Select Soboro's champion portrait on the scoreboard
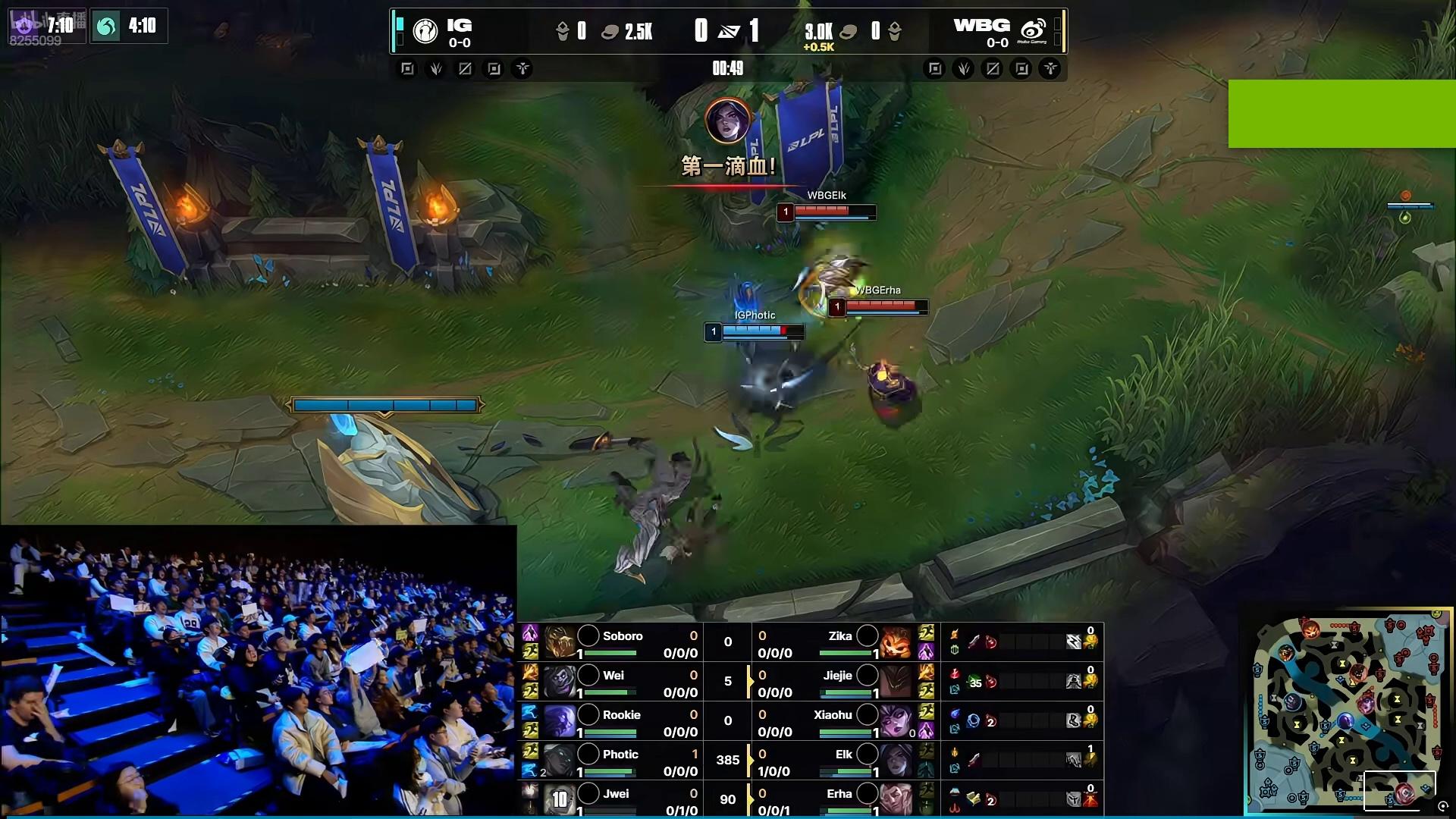Image resolution: width=1456 pixels, height=819 pixels. tap(560, 642)
